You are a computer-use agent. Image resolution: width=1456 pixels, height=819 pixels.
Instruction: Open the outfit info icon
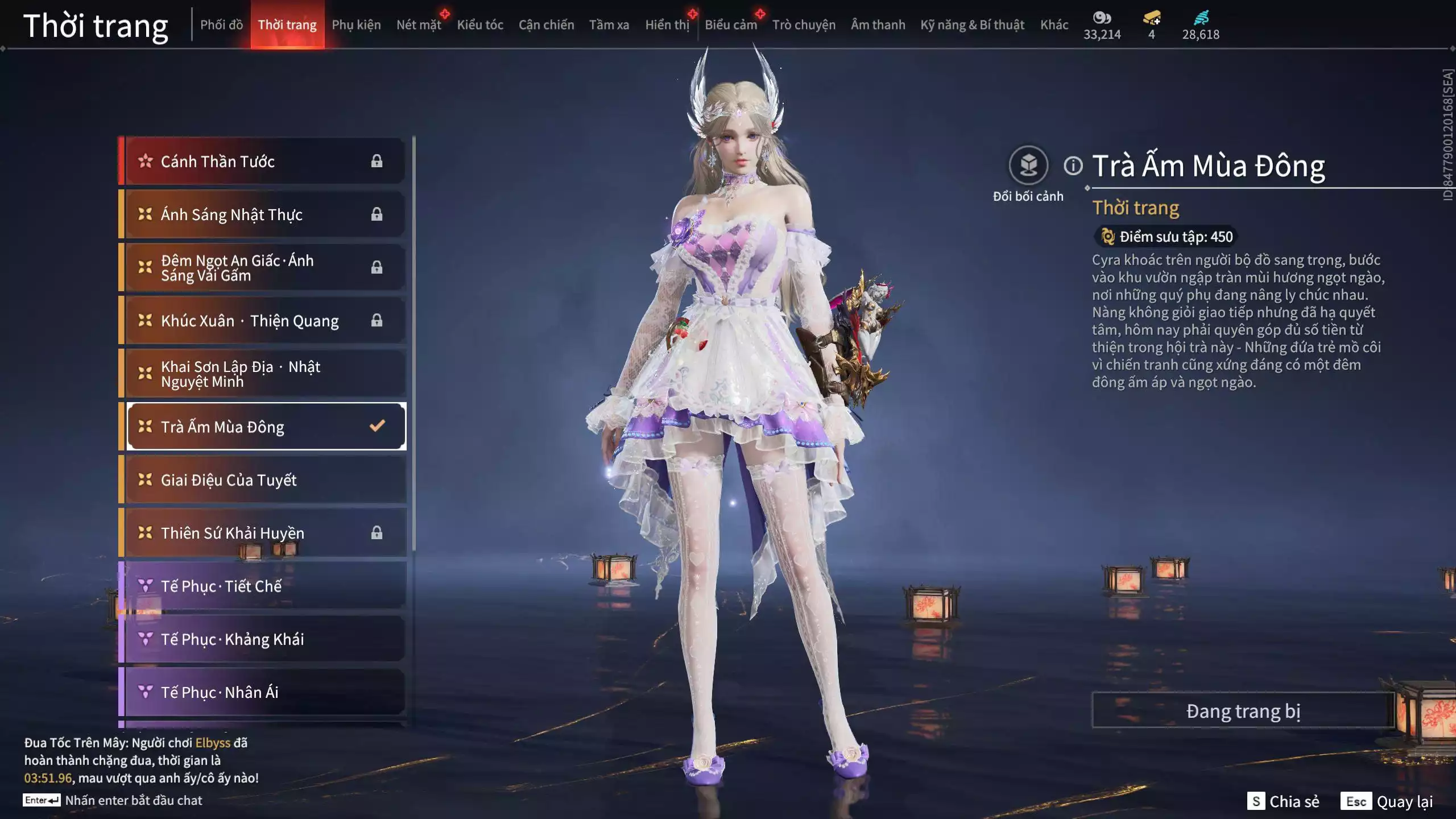[1073, 166]
